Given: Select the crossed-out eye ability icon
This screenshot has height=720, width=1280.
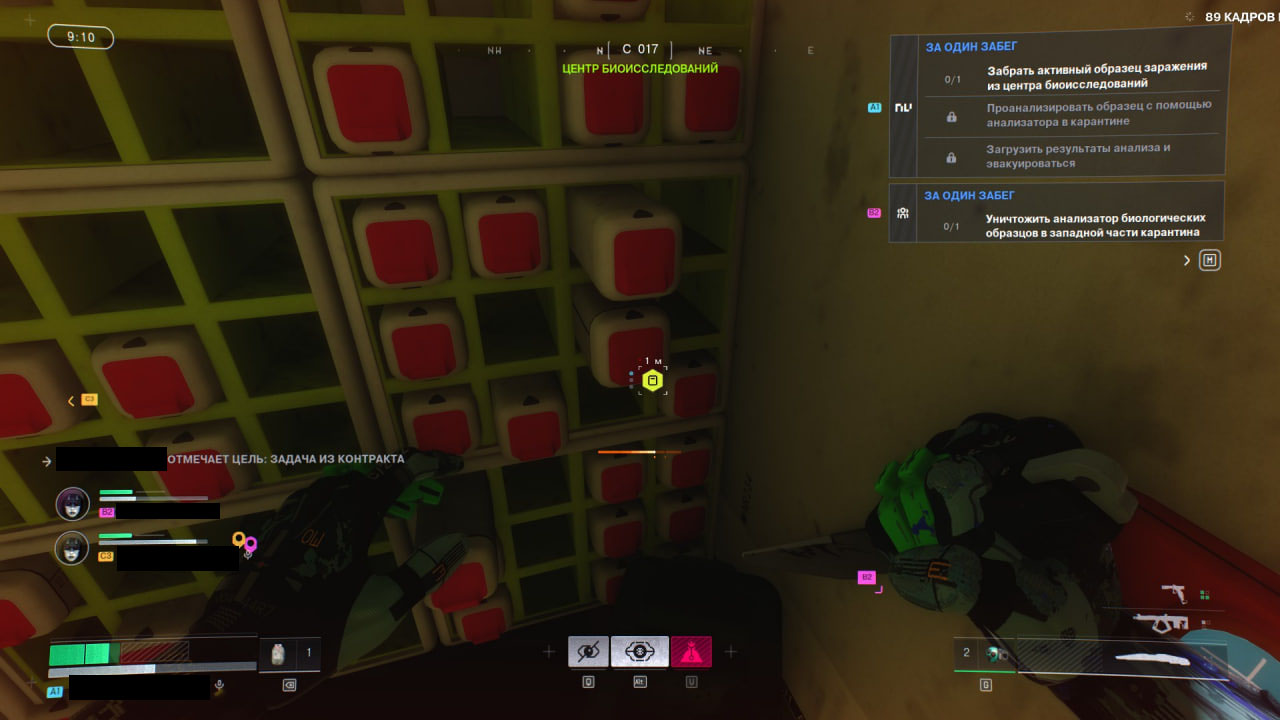Looking at the screenshot, I should click(x=588, y=652).
